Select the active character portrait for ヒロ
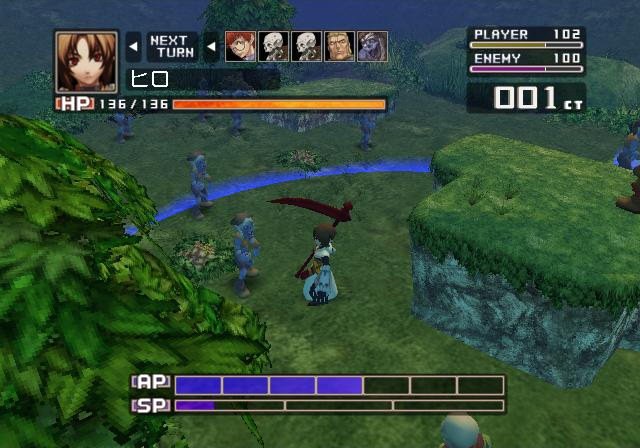Image resolution: width=640 pixels, height=448 pixels. (x=86, y=62)
